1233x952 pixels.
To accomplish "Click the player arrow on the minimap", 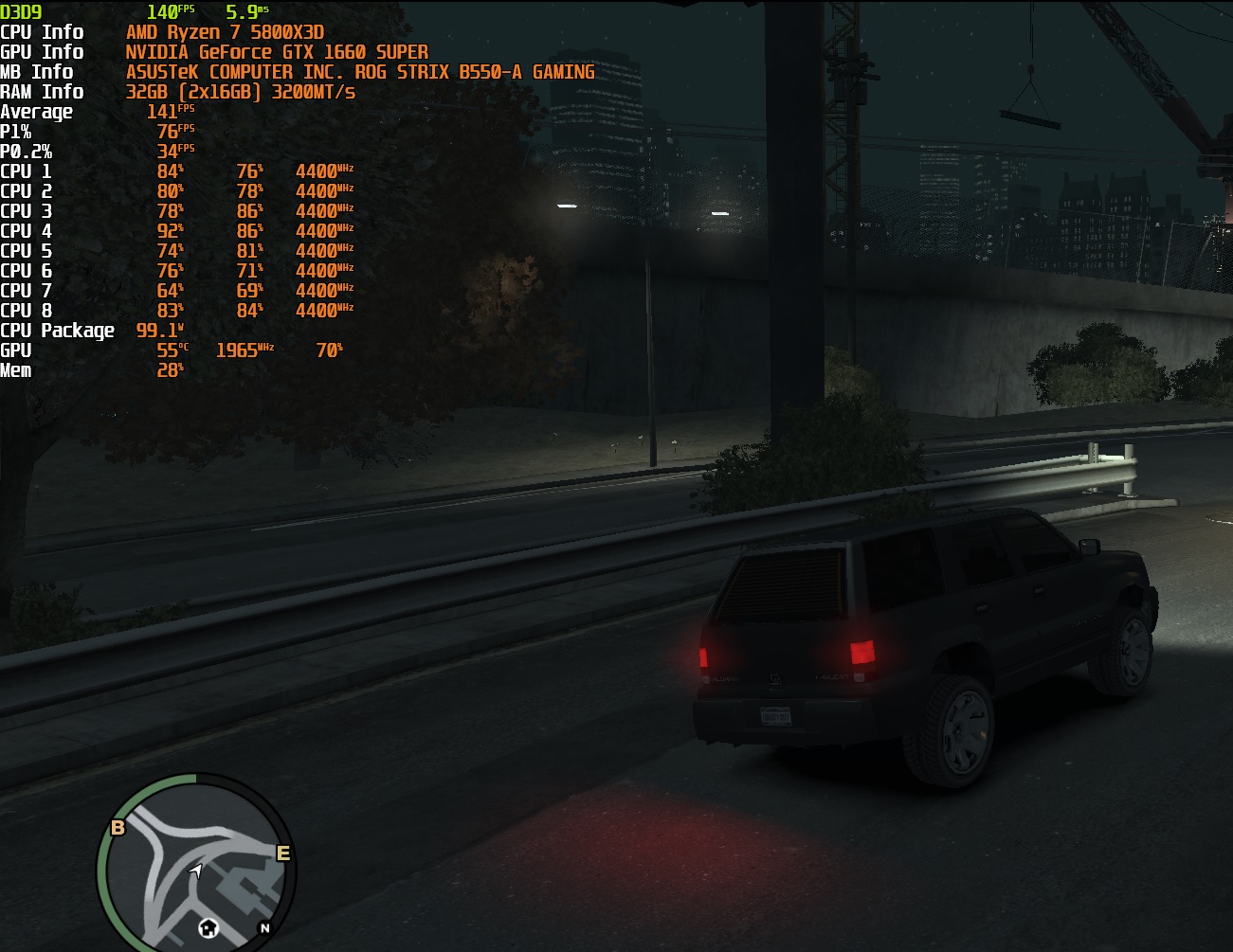I will point(197,870).
